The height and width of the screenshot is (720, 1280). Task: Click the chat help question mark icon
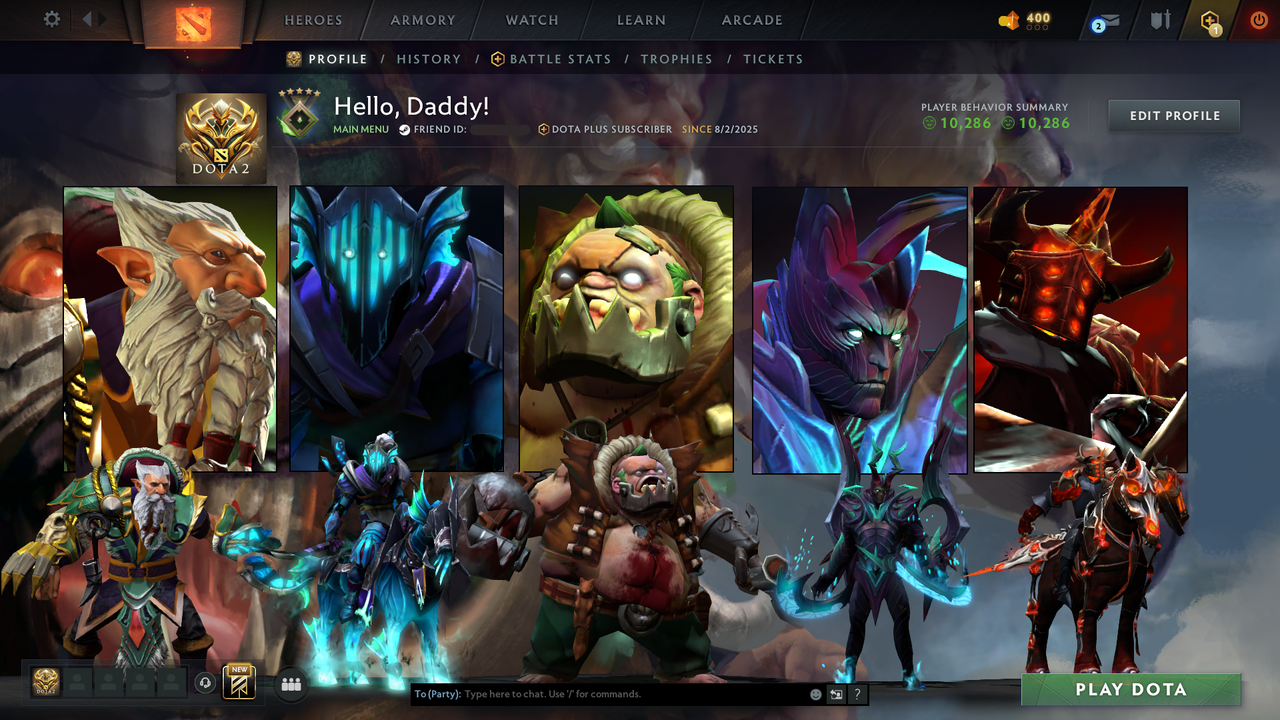[857, 693]
